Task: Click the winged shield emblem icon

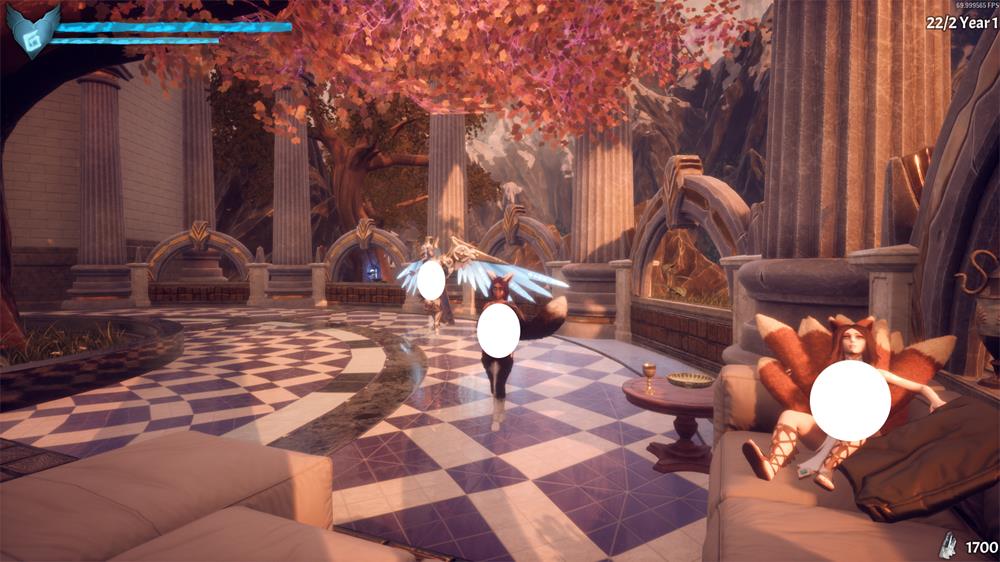Action: click(32, 31)
